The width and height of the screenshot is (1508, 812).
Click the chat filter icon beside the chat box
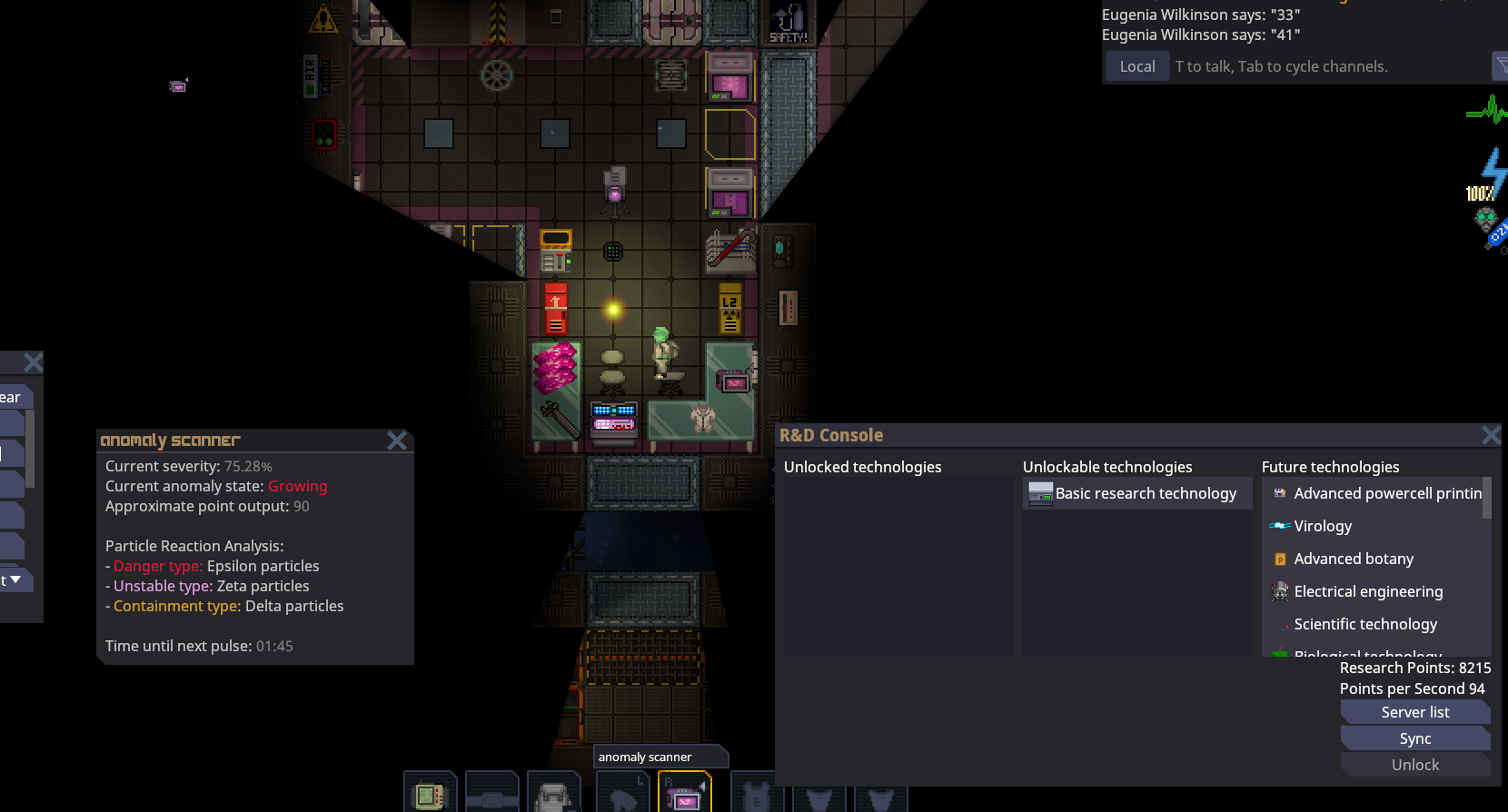coord(1500,65)
